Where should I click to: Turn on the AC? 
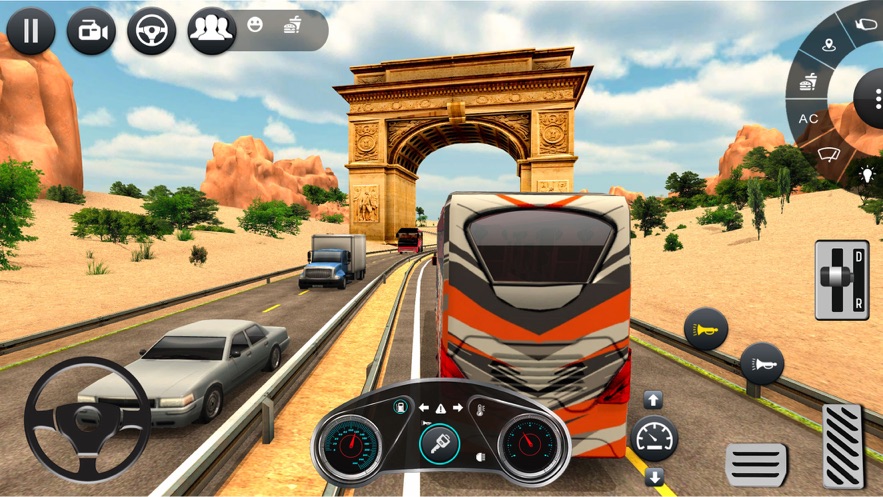pyautogui.click(x=809, y=119)
